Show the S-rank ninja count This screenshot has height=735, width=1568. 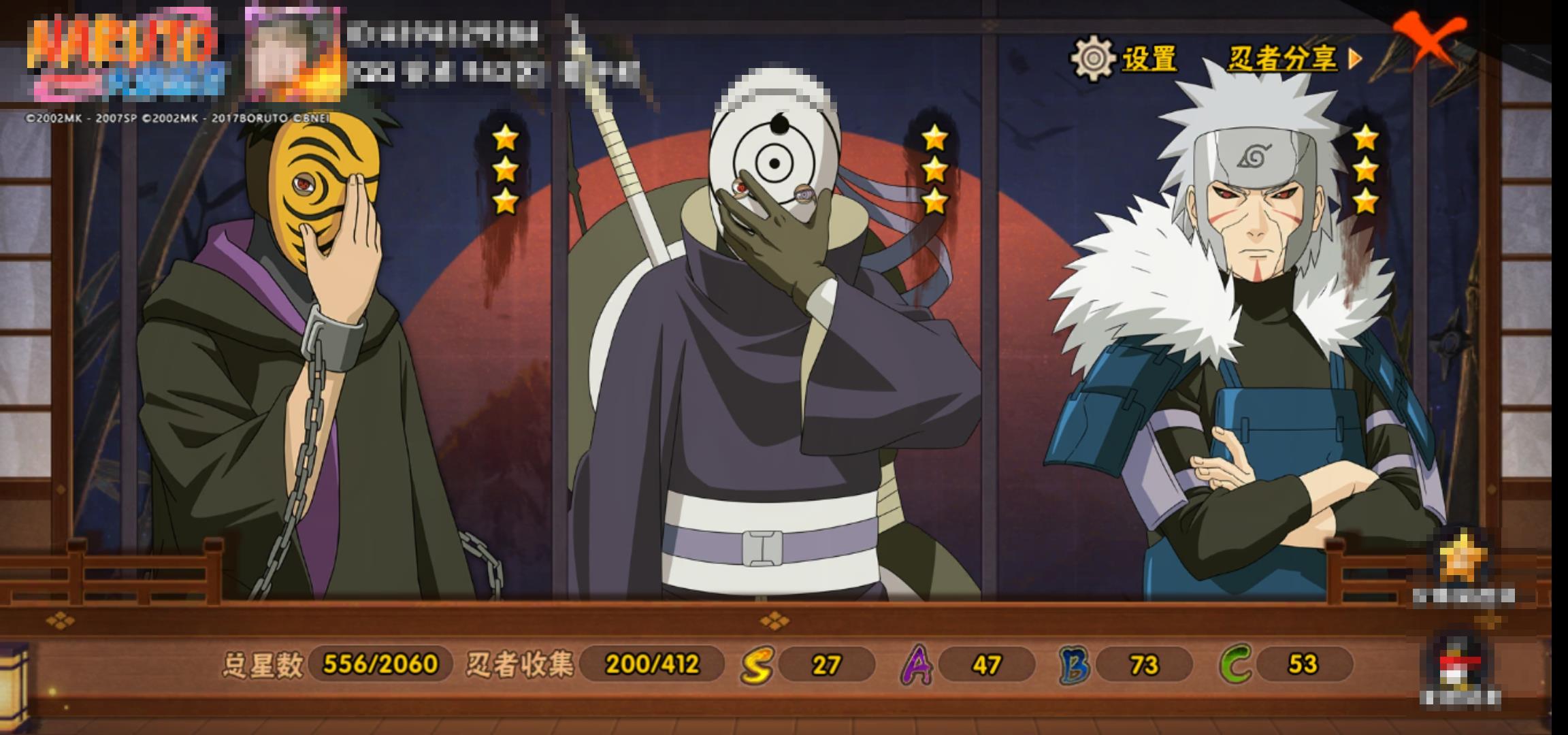click(808, 664)
